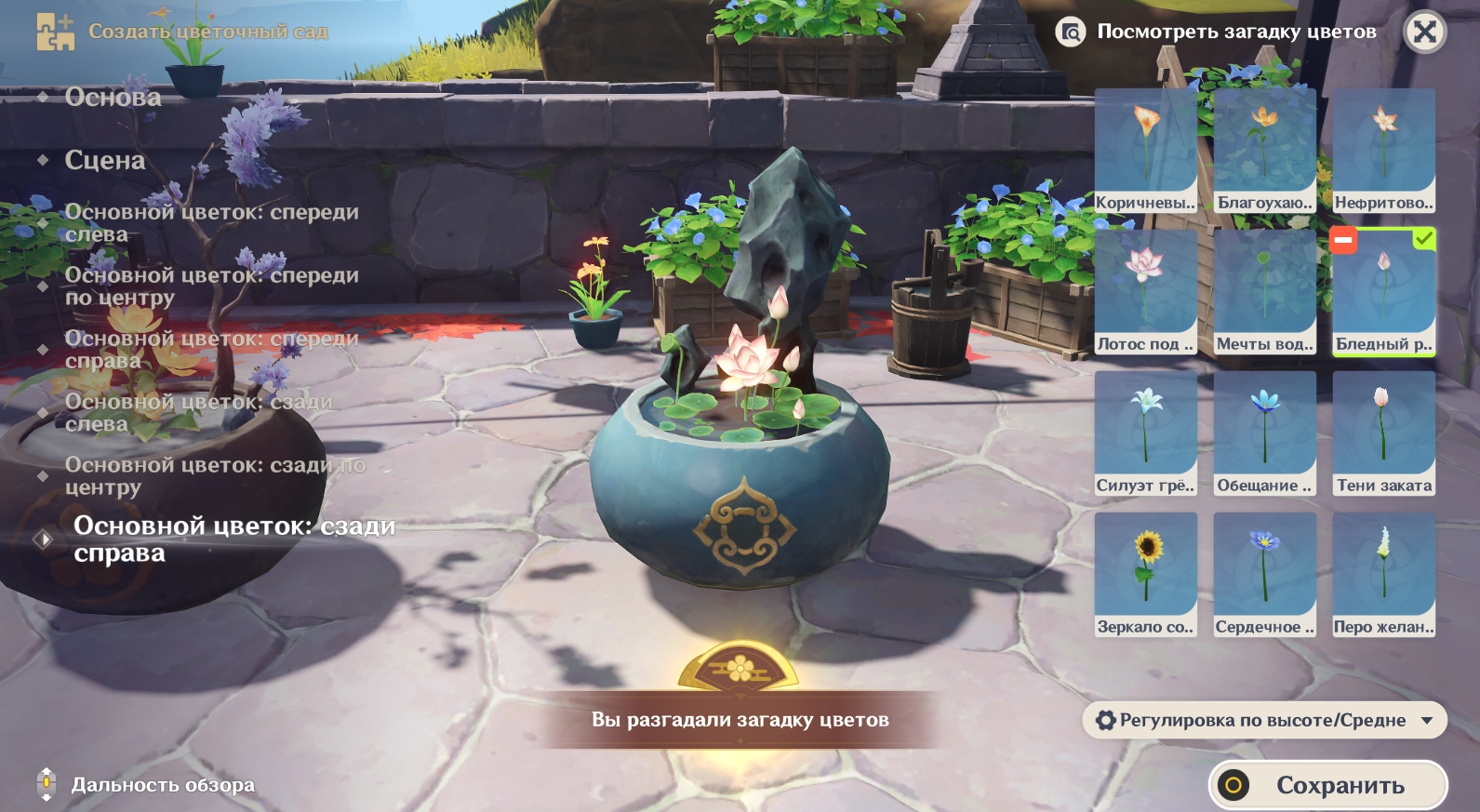
Task: Pick the 'Обещание ..' blue flower tile
Action: (x=1264, y=433)
